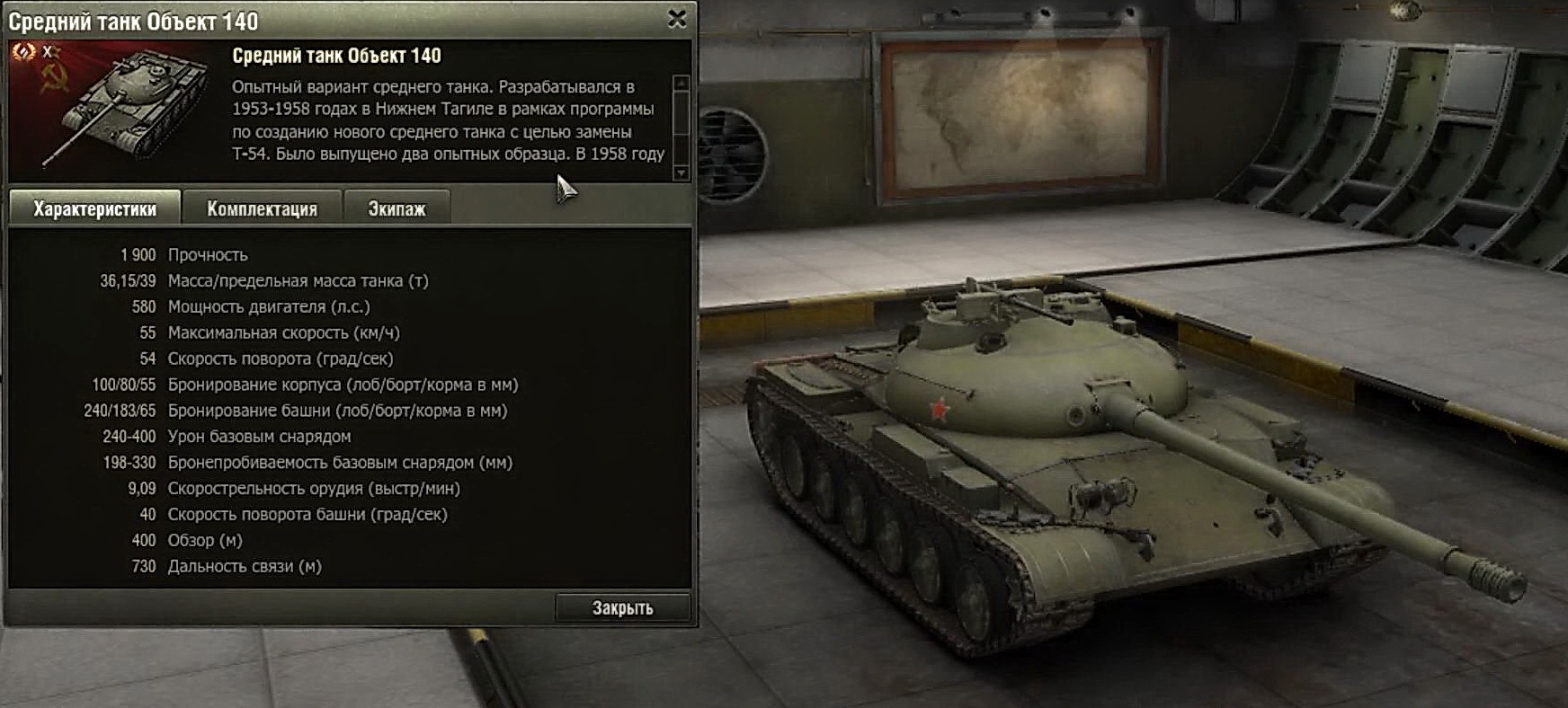Screen dimensions: 1568x708
Task: Click the description scroll-up arrow
Action: [682, 83]
